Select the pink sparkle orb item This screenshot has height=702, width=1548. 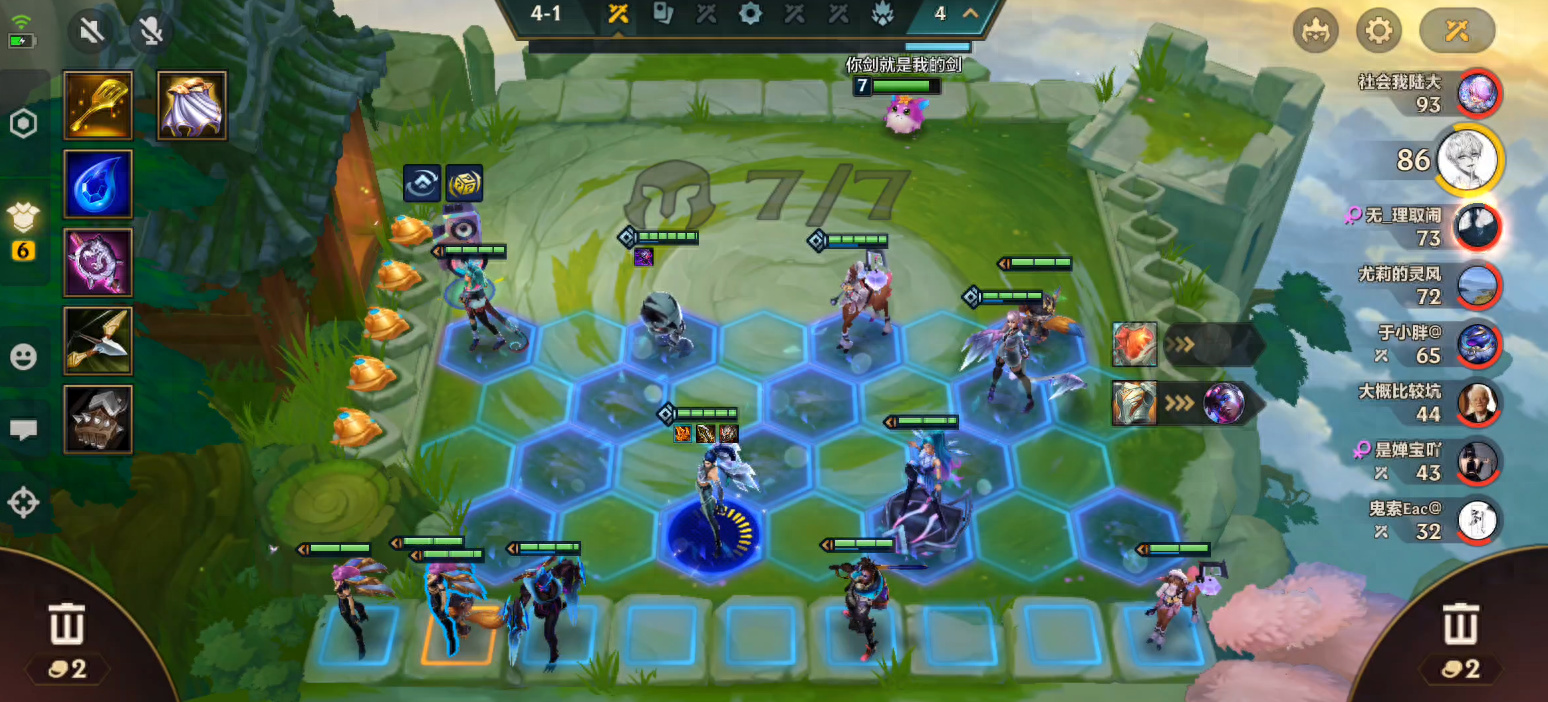coord(98,262)
